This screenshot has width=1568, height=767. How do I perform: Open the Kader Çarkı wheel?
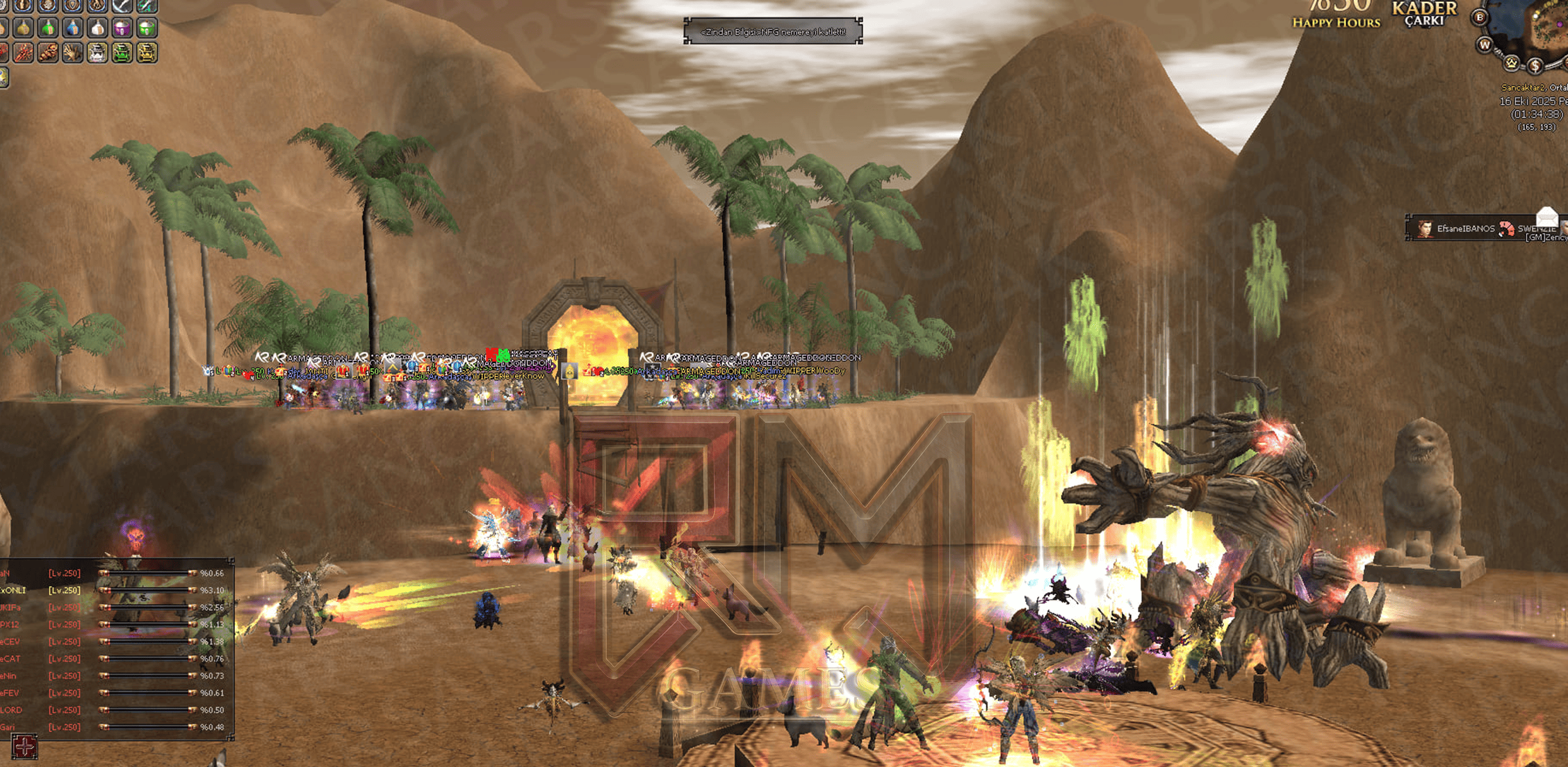click(1424, 14)
